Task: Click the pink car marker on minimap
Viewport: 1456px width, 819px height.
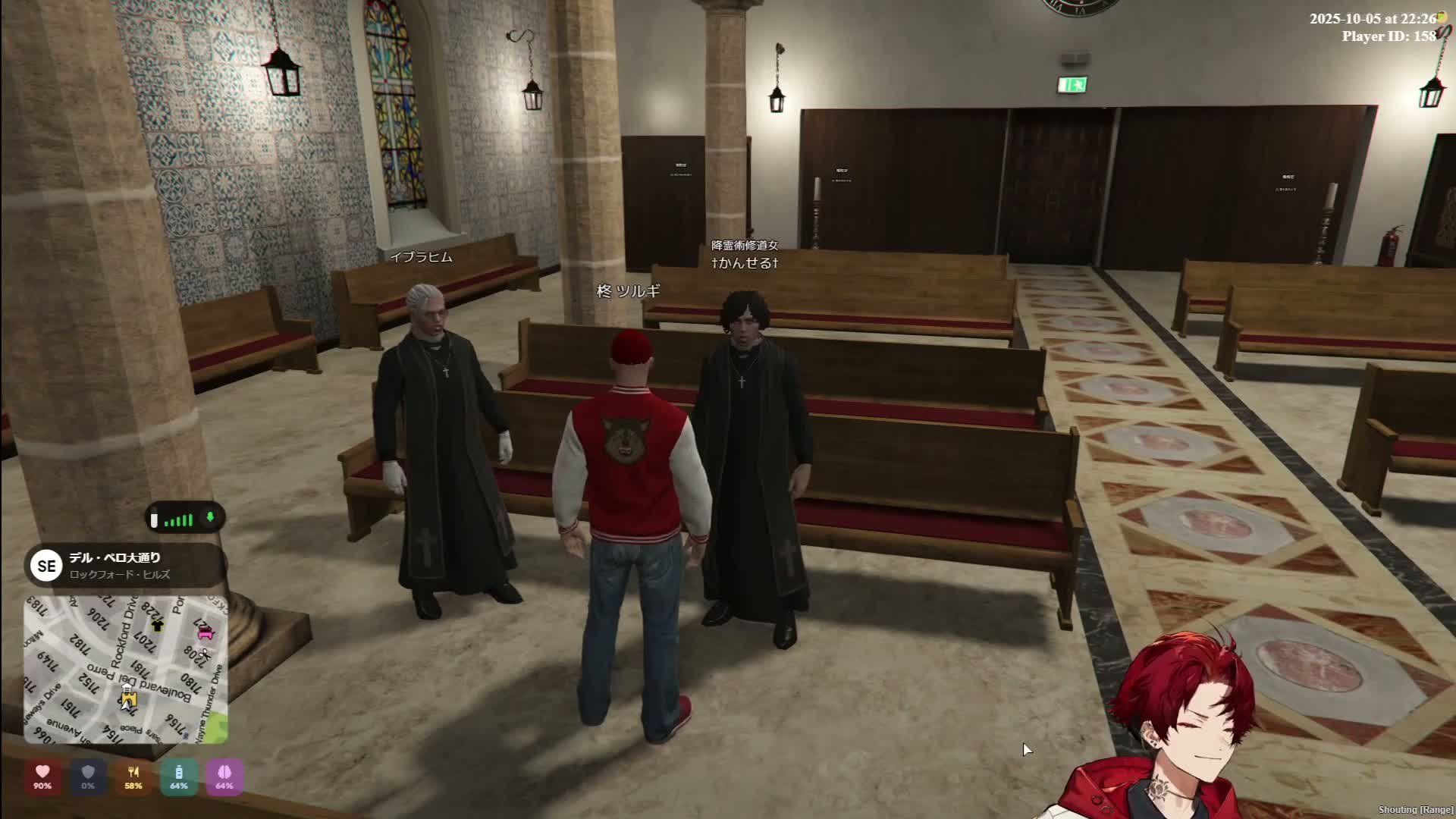Action: tap(206, 633)
